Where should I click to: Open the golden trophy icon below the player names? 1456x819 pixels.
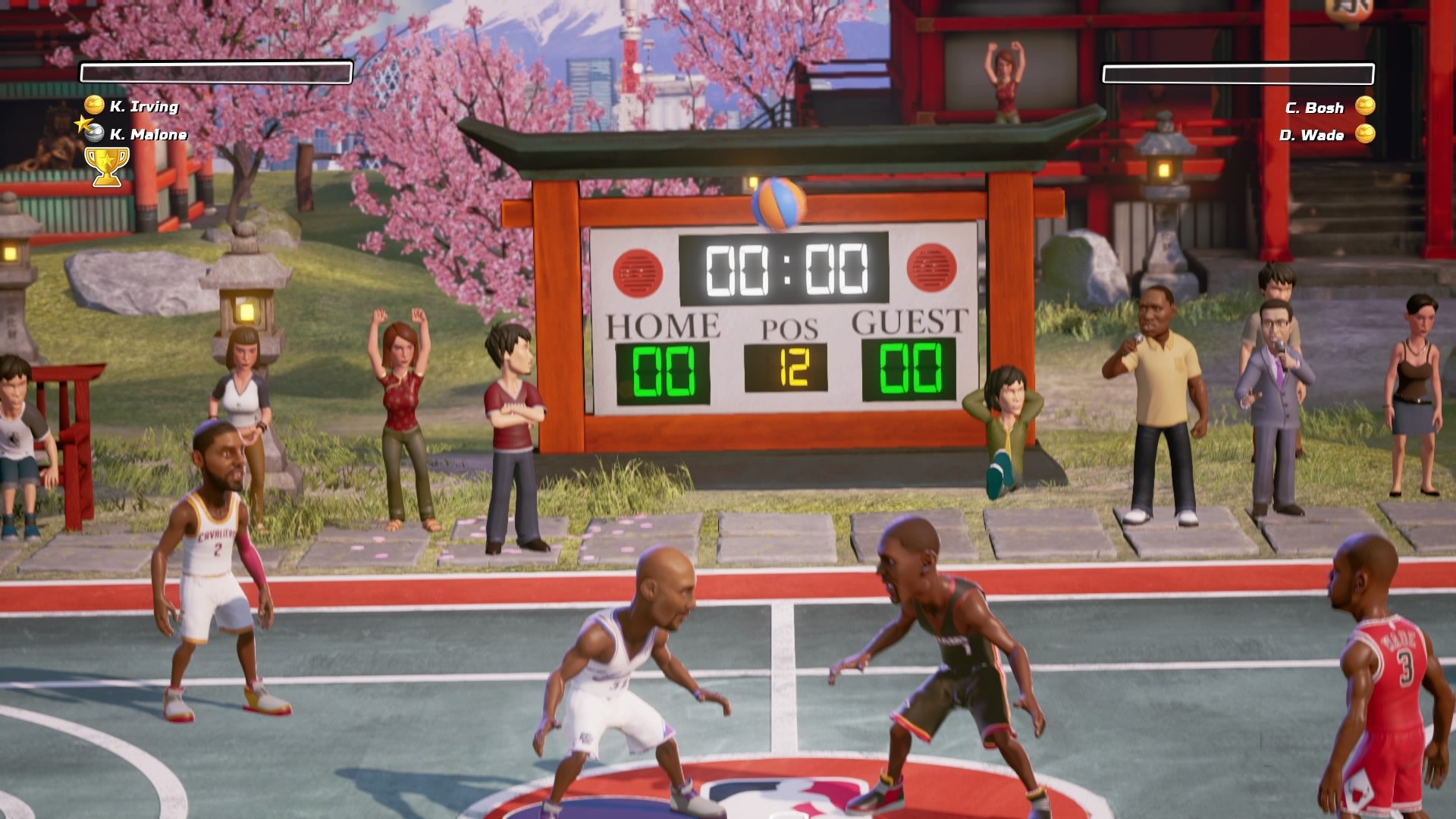click(106, 165)
